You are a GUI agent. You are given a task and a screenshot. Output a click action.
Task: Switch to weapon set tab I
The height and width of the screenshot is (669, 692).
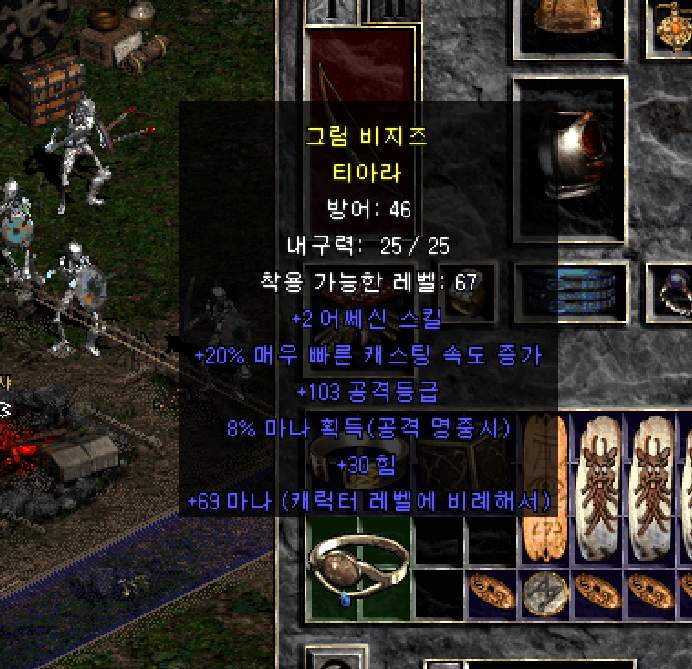[328, 10]
